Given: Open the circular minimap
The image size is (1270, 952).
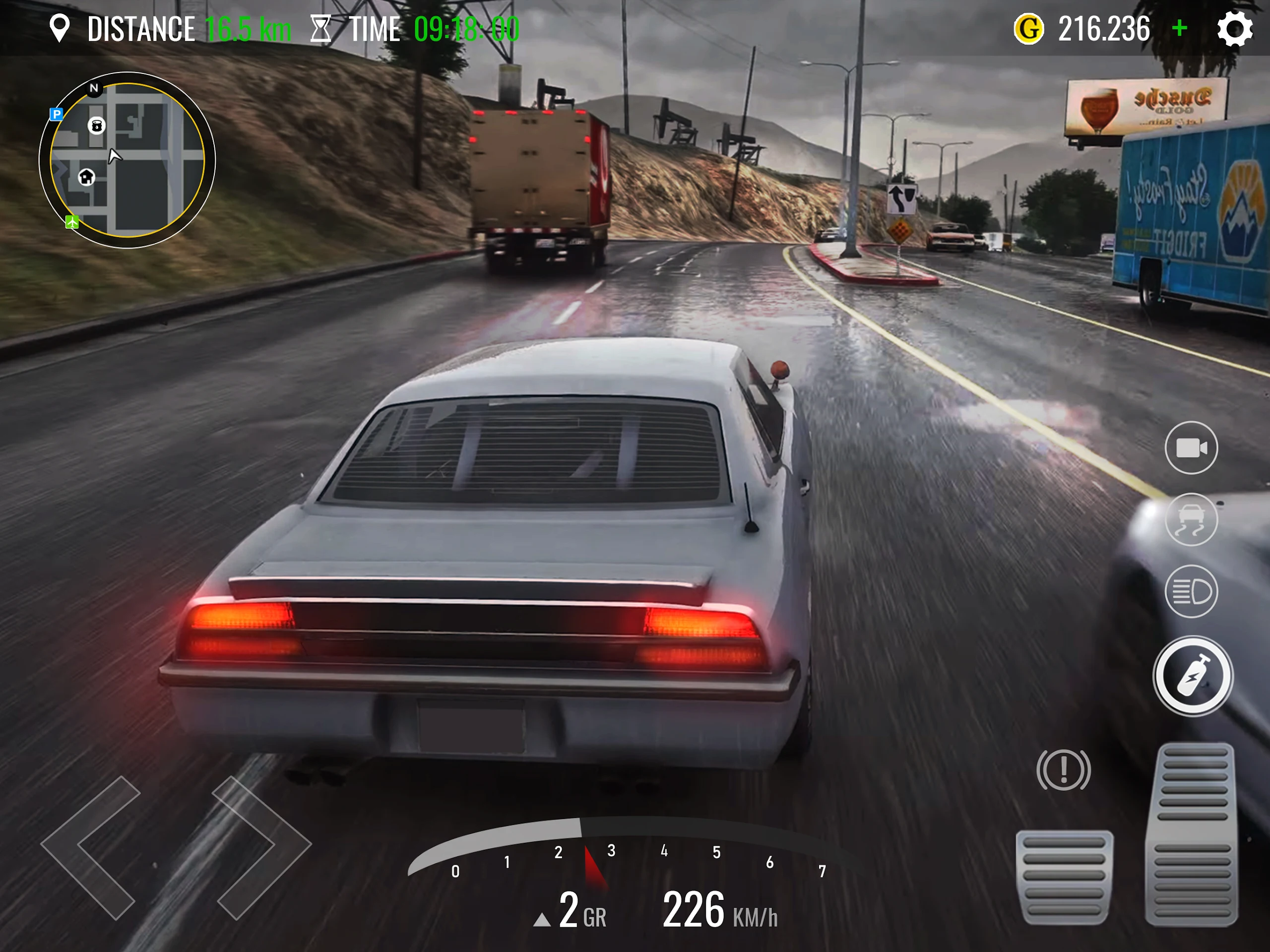Looking at the screenshot, I should (127, 160).
